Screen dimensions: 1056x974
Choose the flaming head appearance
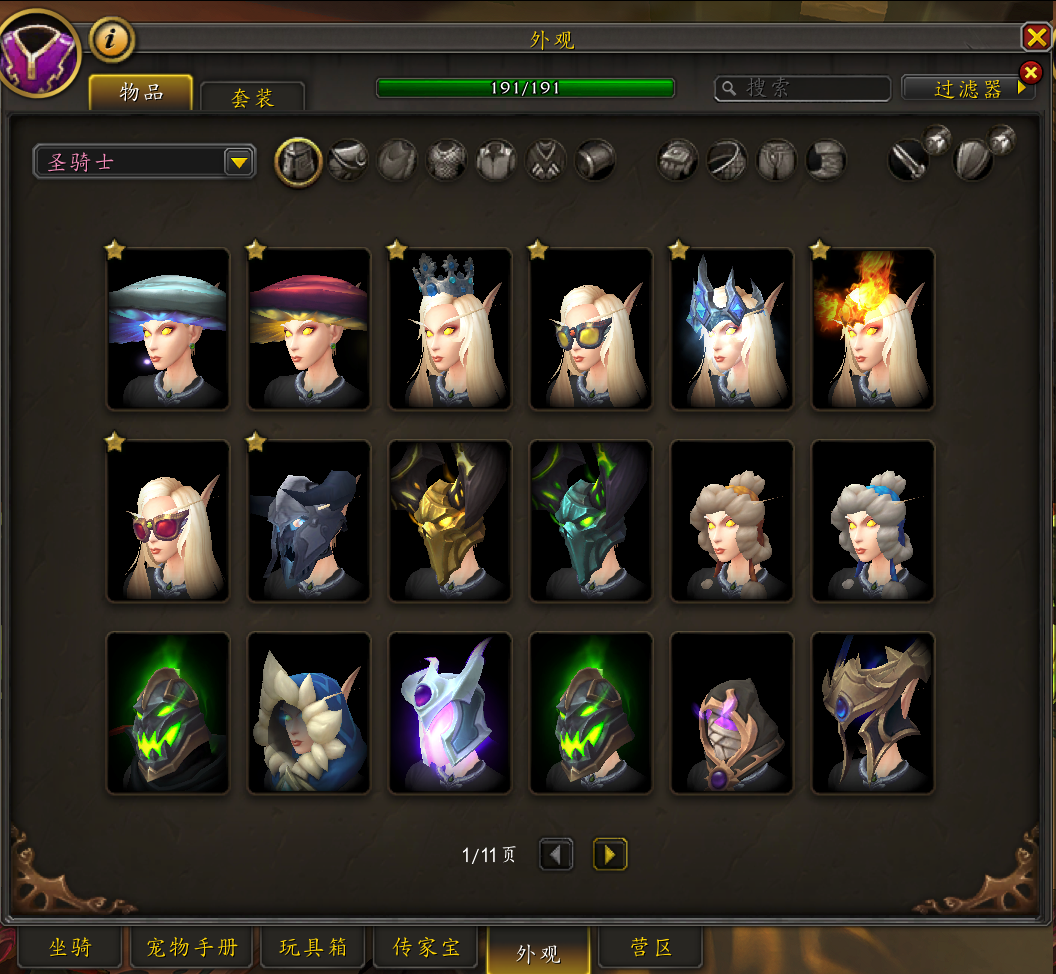pos(873,329)
